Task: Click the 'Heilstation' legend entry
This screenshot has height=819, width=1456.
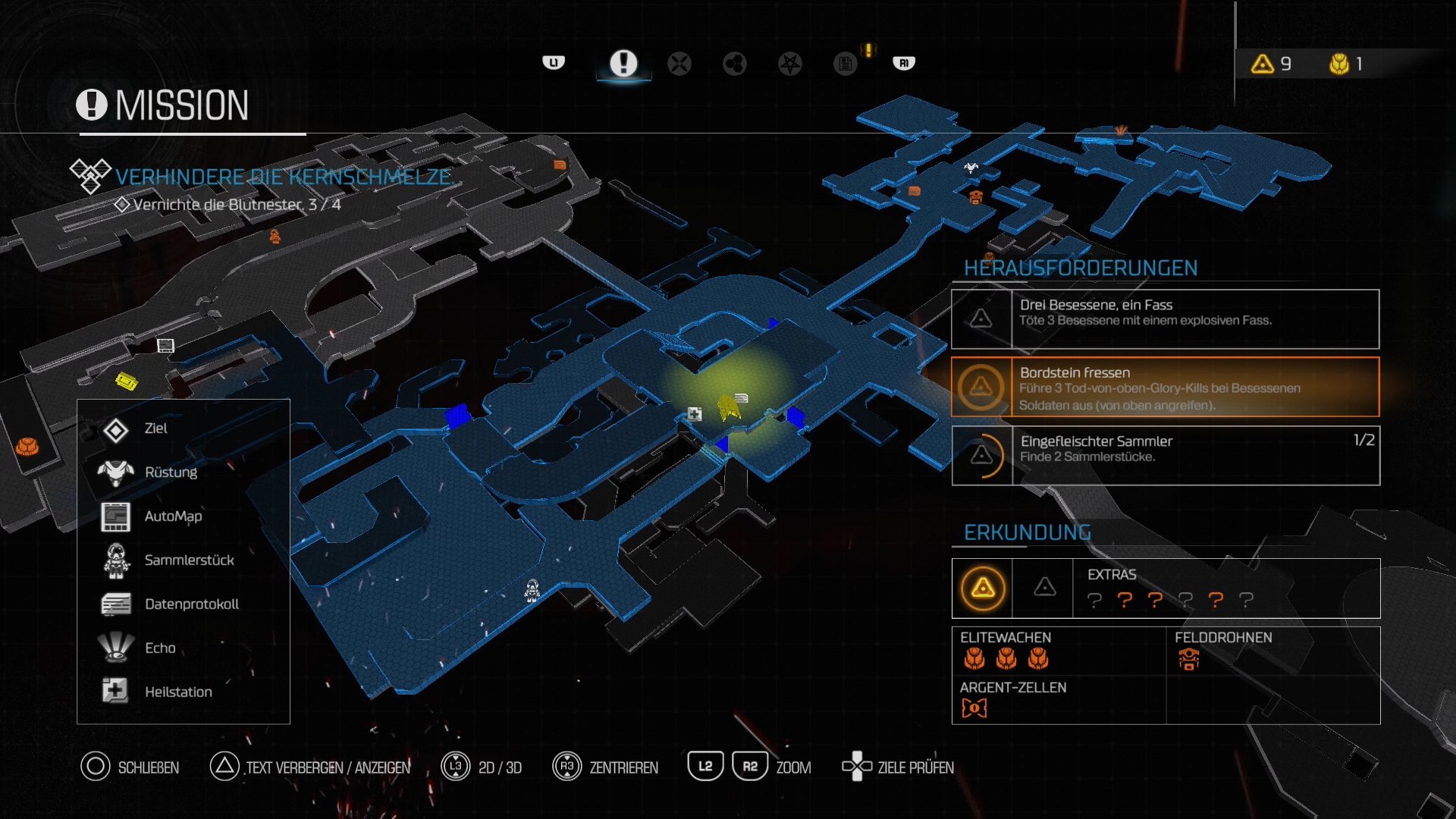Action: [178, 692]
